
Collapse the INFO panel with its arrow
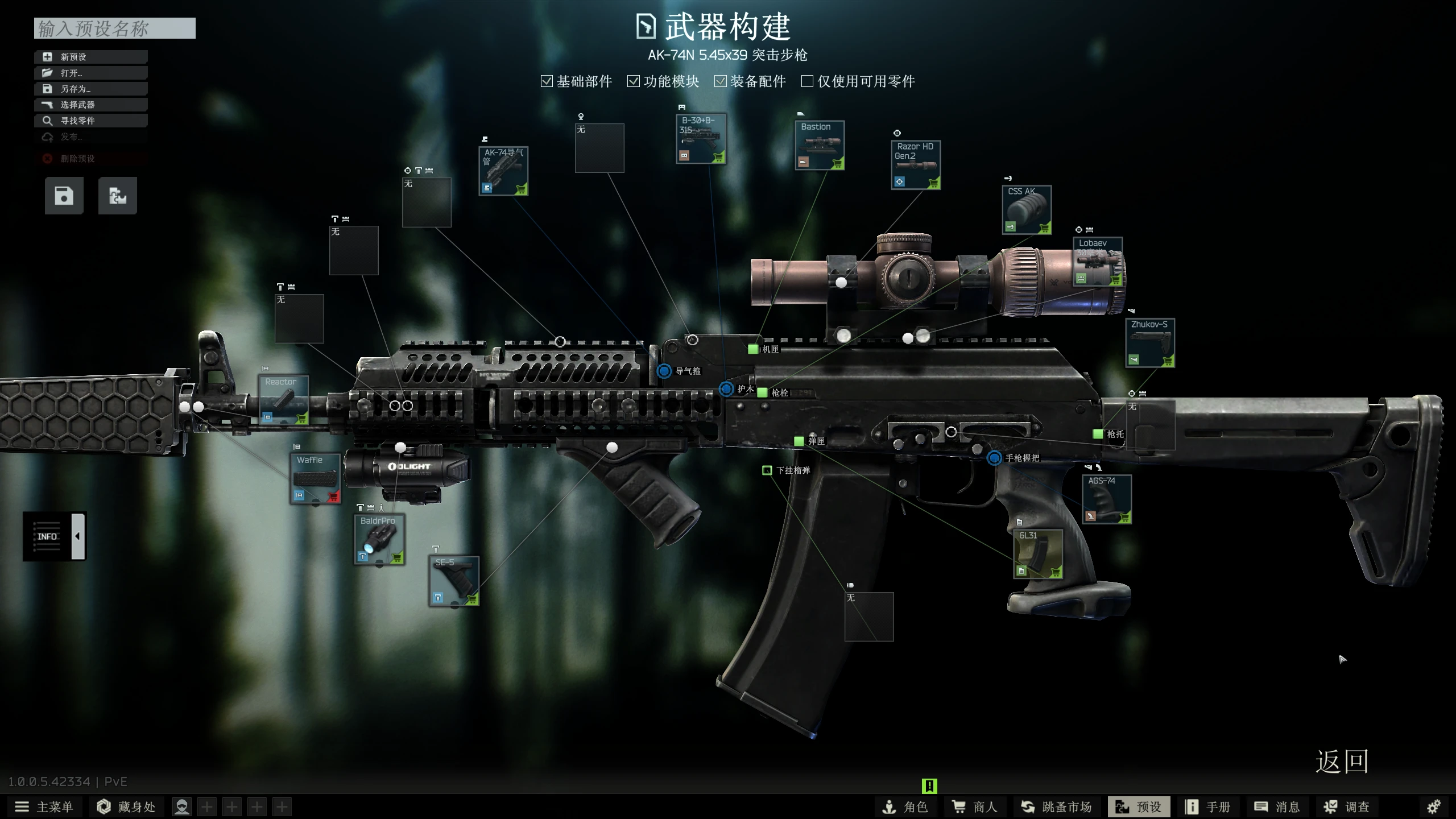click(77, 535)
